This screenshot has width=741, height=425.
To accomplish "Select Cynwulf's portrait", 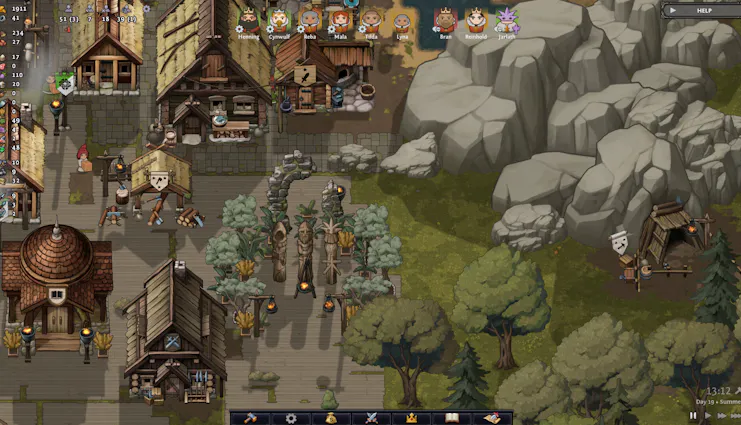I will (x=279, y=19).
